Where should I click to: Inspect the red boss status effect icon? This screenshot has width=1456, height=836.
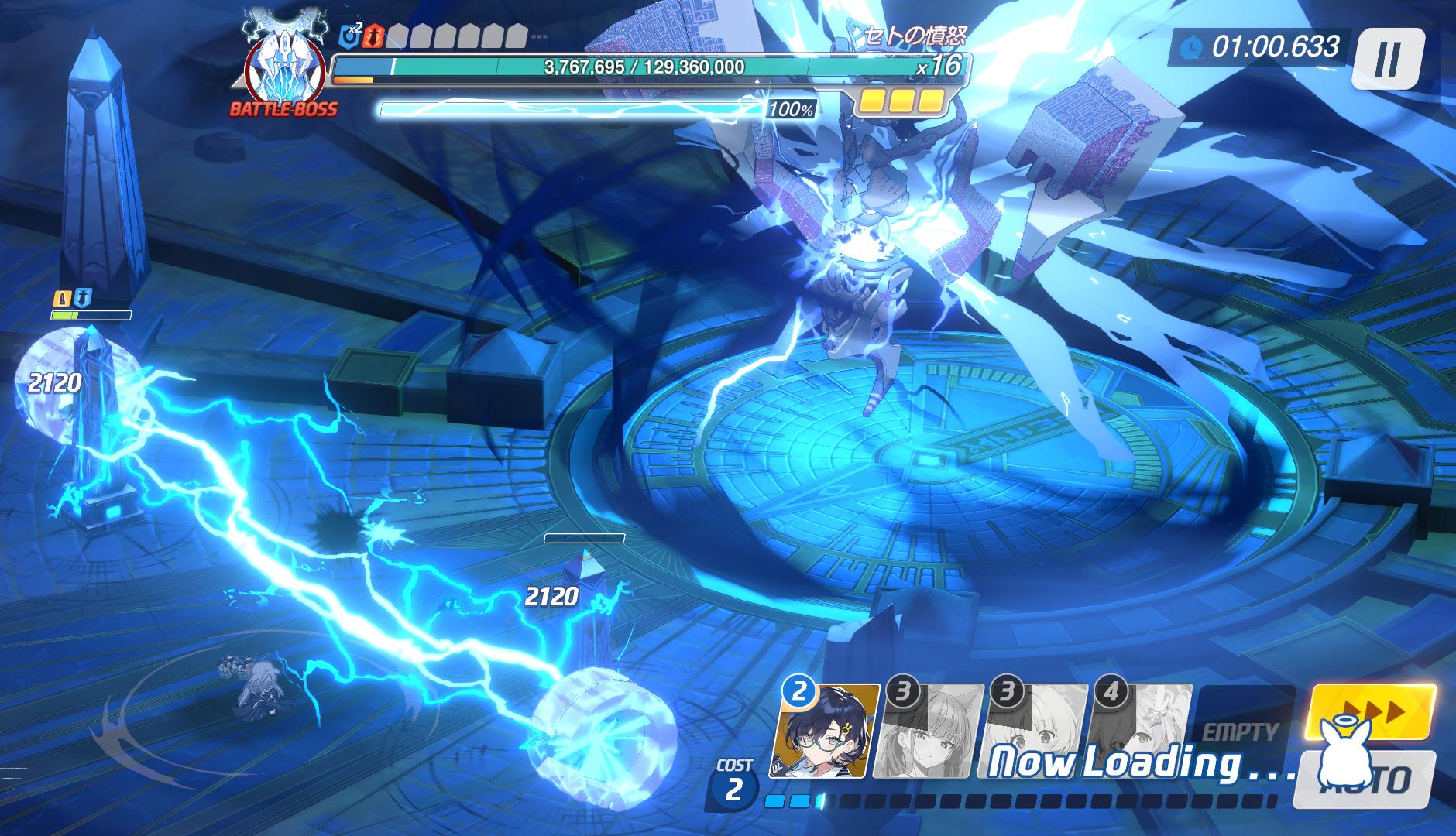[x=375, y=35]
